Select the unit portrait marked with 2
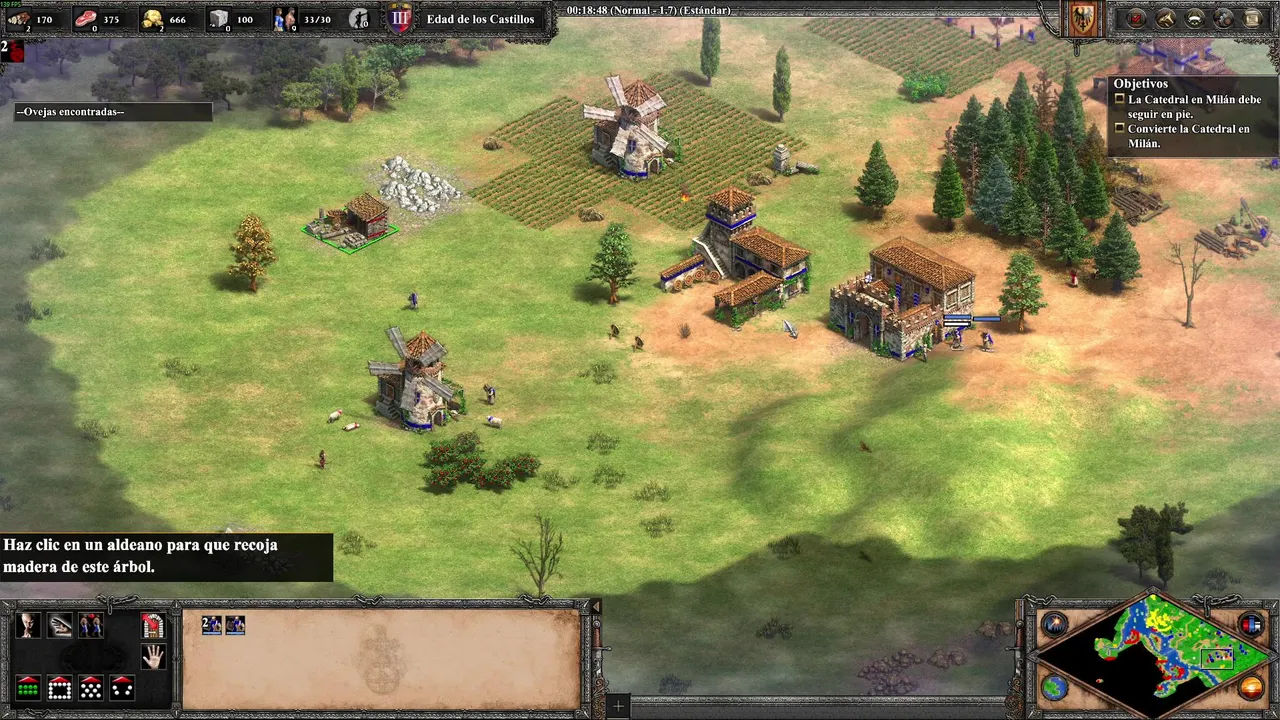This screenshot has width=1280, height=720. click(x=212, y=625)
